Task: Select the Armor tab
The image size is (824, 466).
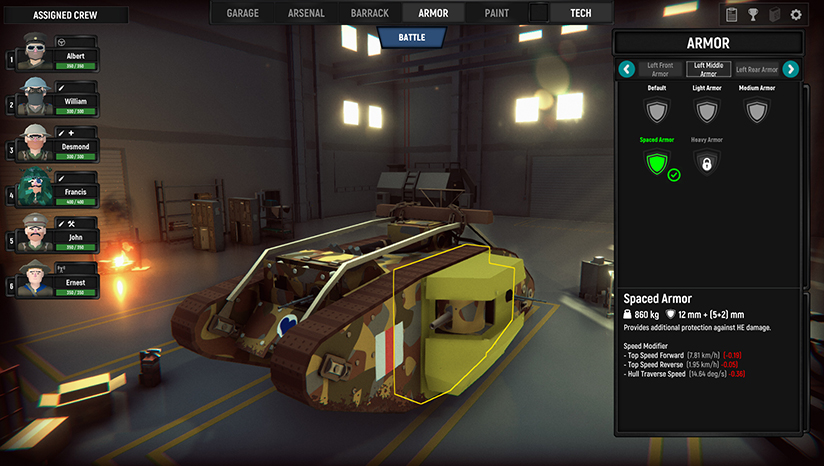Action: [x=433, y=13]
